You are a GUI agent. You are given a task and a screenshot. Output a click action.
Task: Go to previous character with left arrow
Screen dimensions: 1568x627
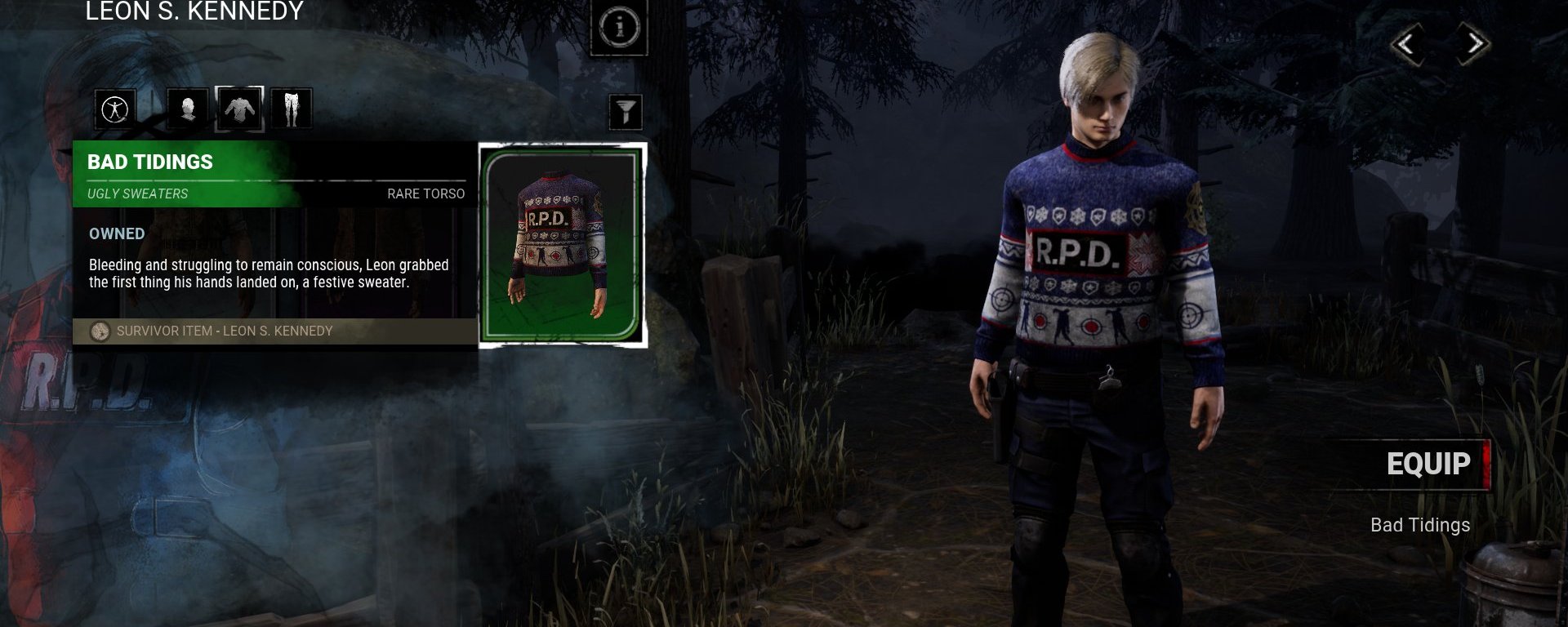1406,44
